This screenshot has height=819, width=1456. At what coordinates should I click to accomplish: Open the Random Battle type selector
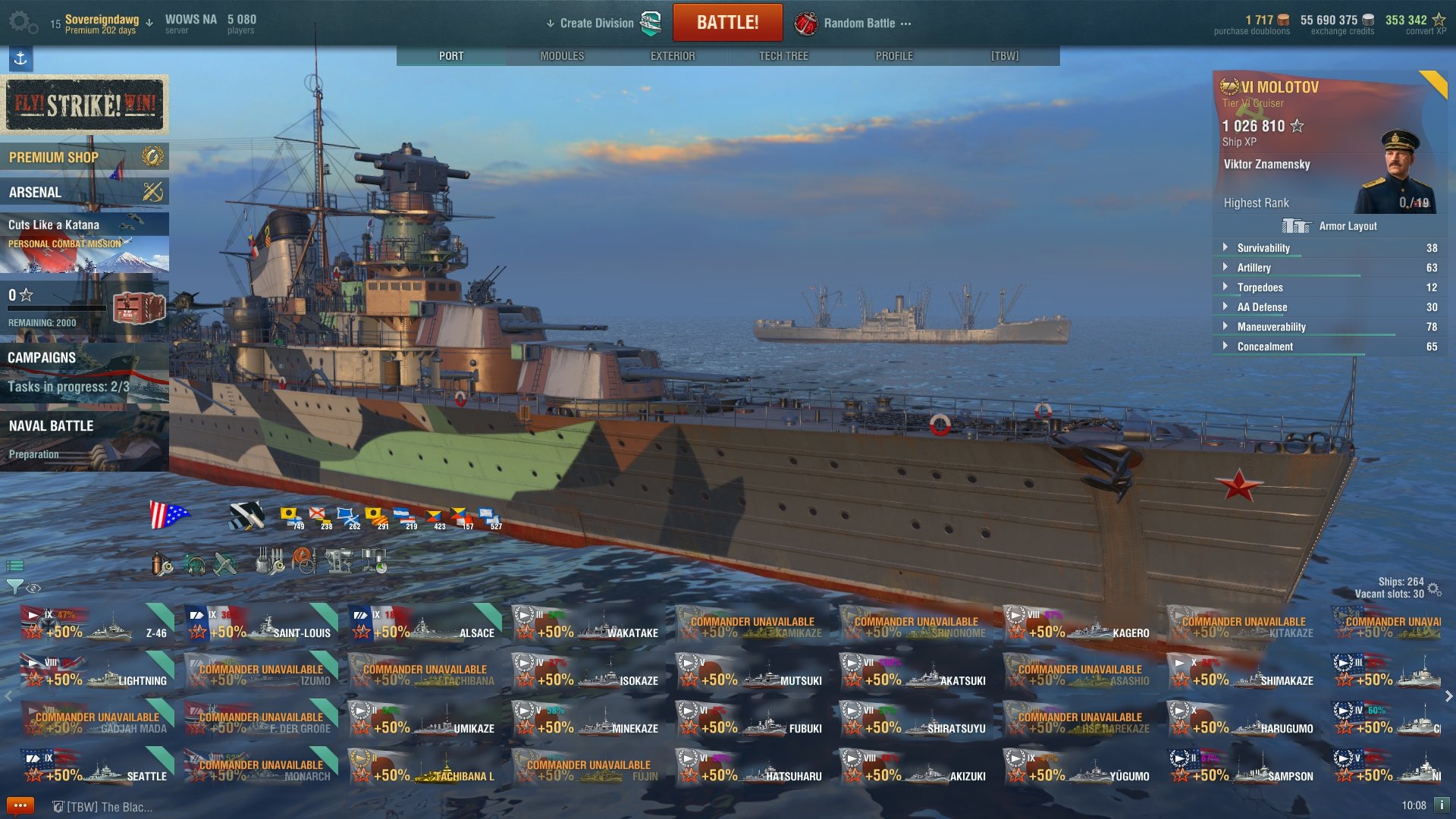point(858,24)
